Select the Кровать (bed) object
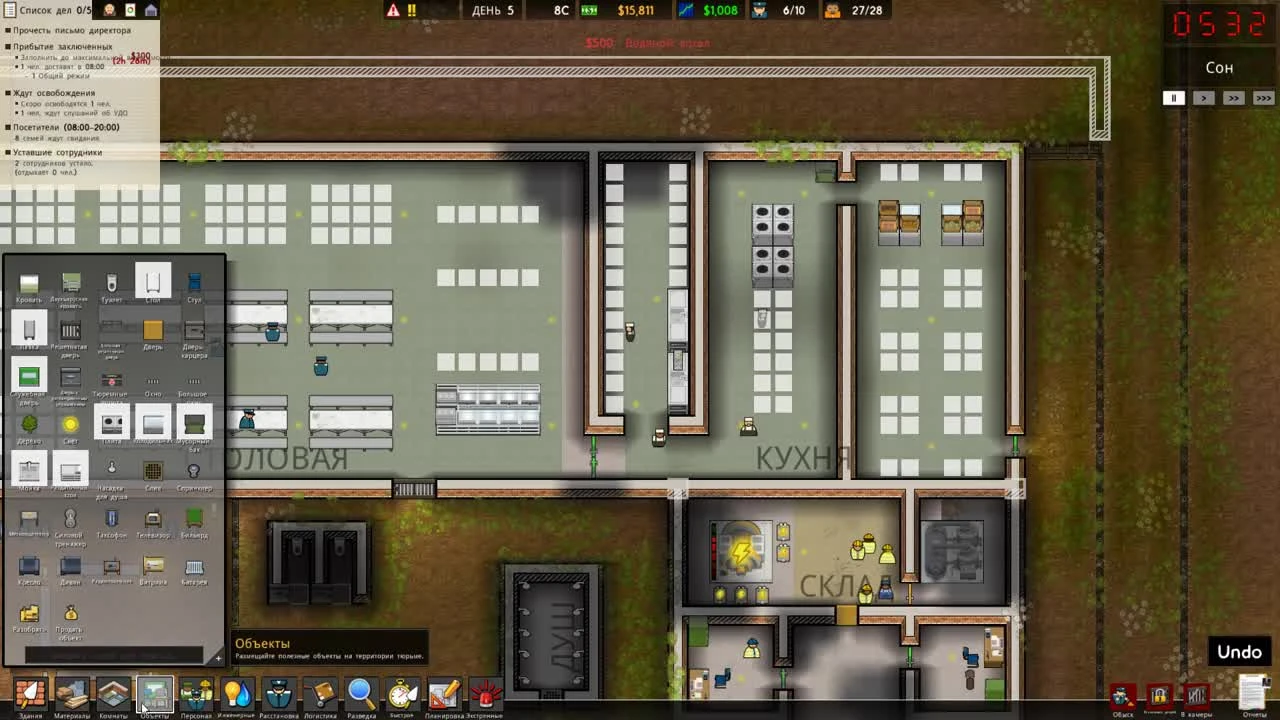 [x=29, y=284]
